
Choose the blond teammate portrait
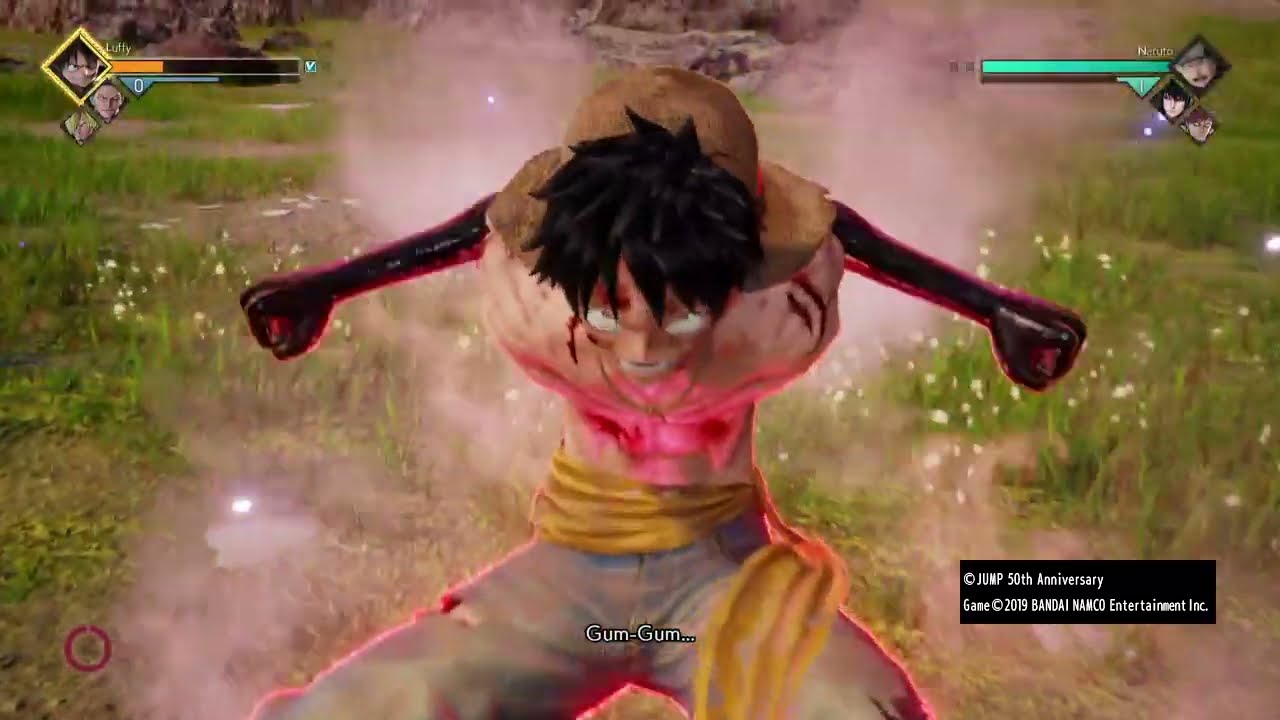point(82,125)
